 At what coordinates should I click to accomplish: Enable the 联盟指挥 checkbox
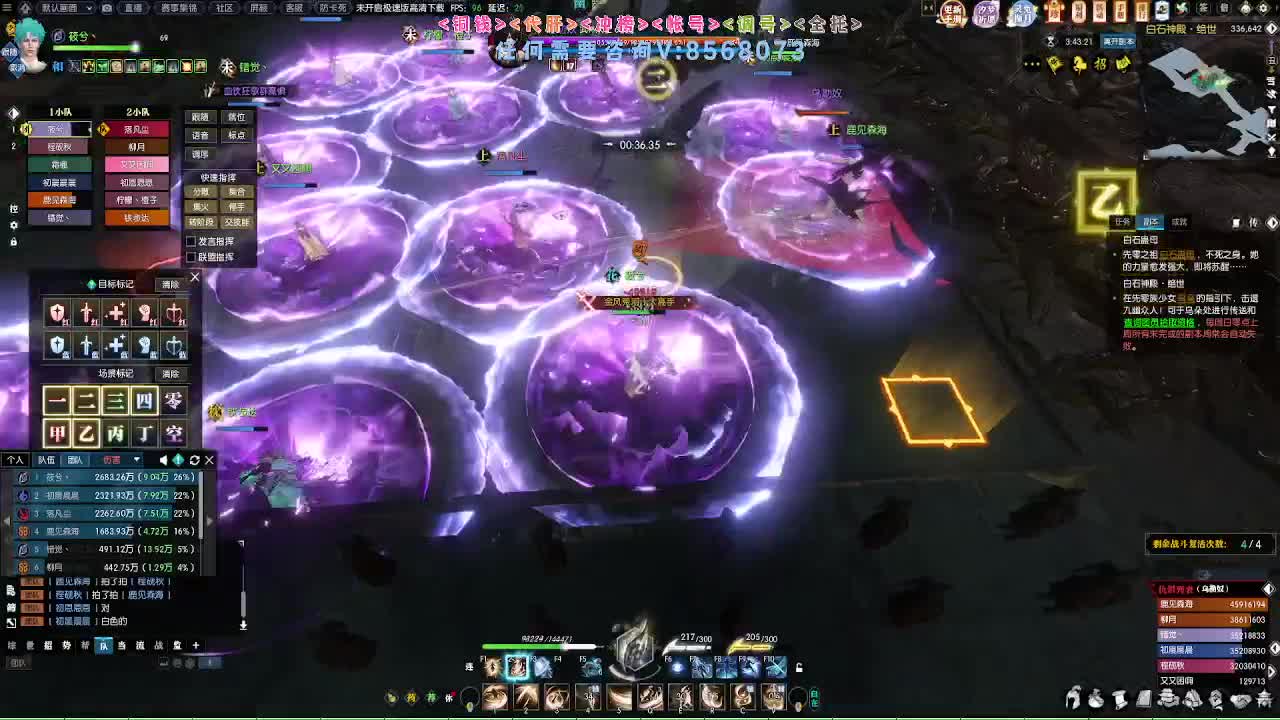(x=191, y=256)
